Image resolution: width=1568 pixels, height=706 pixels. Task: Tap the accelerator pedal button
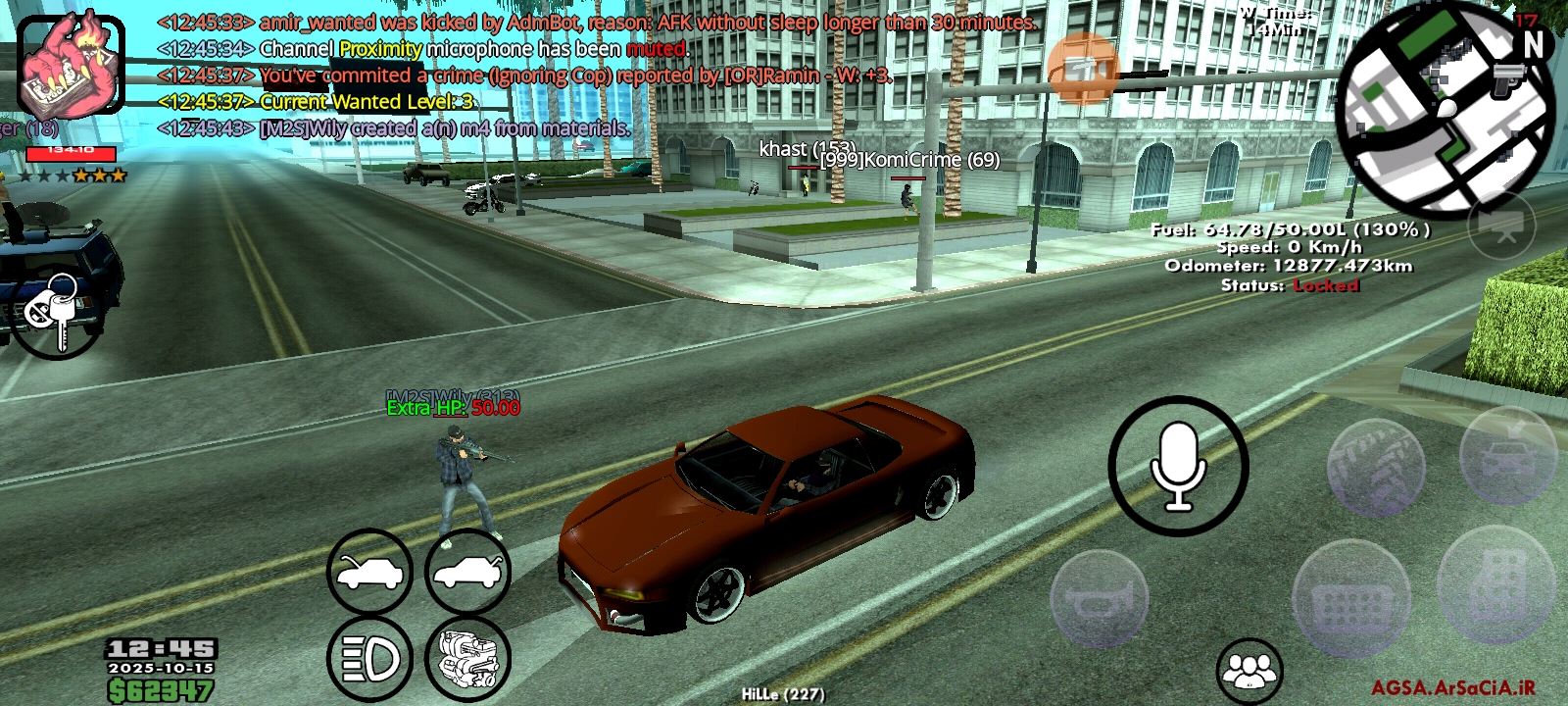click(x=1495, y=585)
